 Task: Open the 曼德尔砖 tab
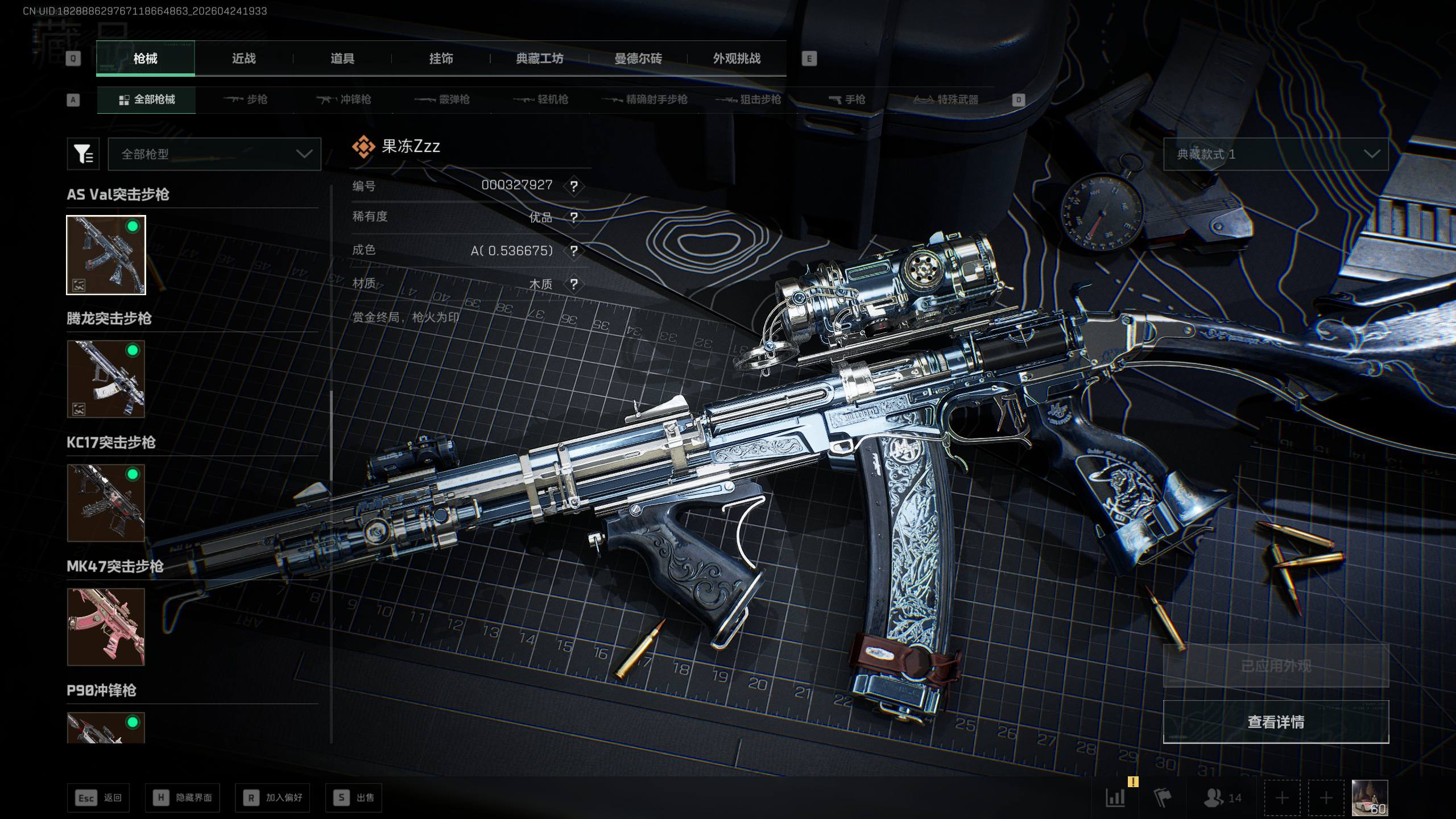click(x=638, y=59)
